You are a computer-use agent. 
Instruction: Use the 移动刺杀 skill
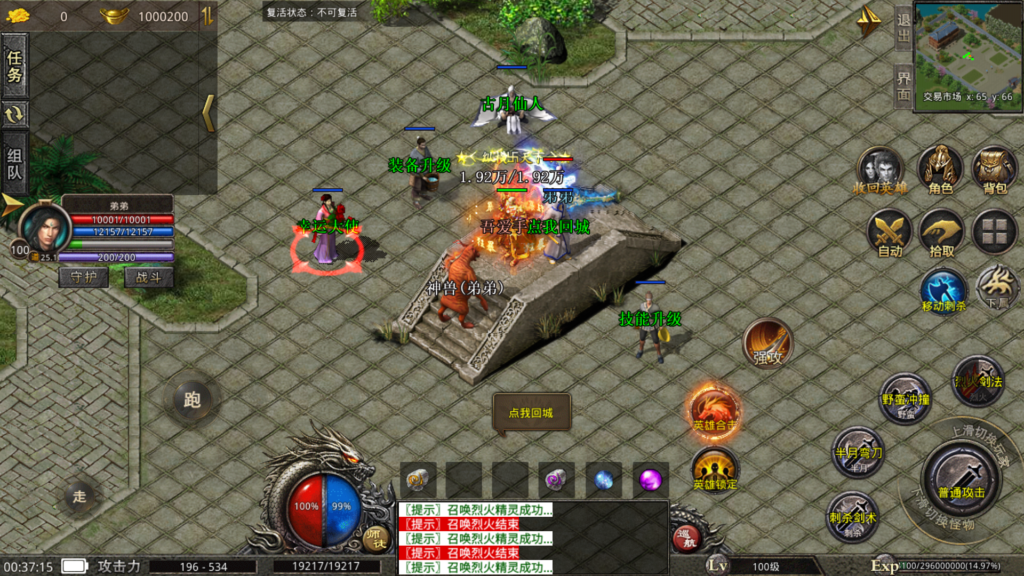pos(944,290)
